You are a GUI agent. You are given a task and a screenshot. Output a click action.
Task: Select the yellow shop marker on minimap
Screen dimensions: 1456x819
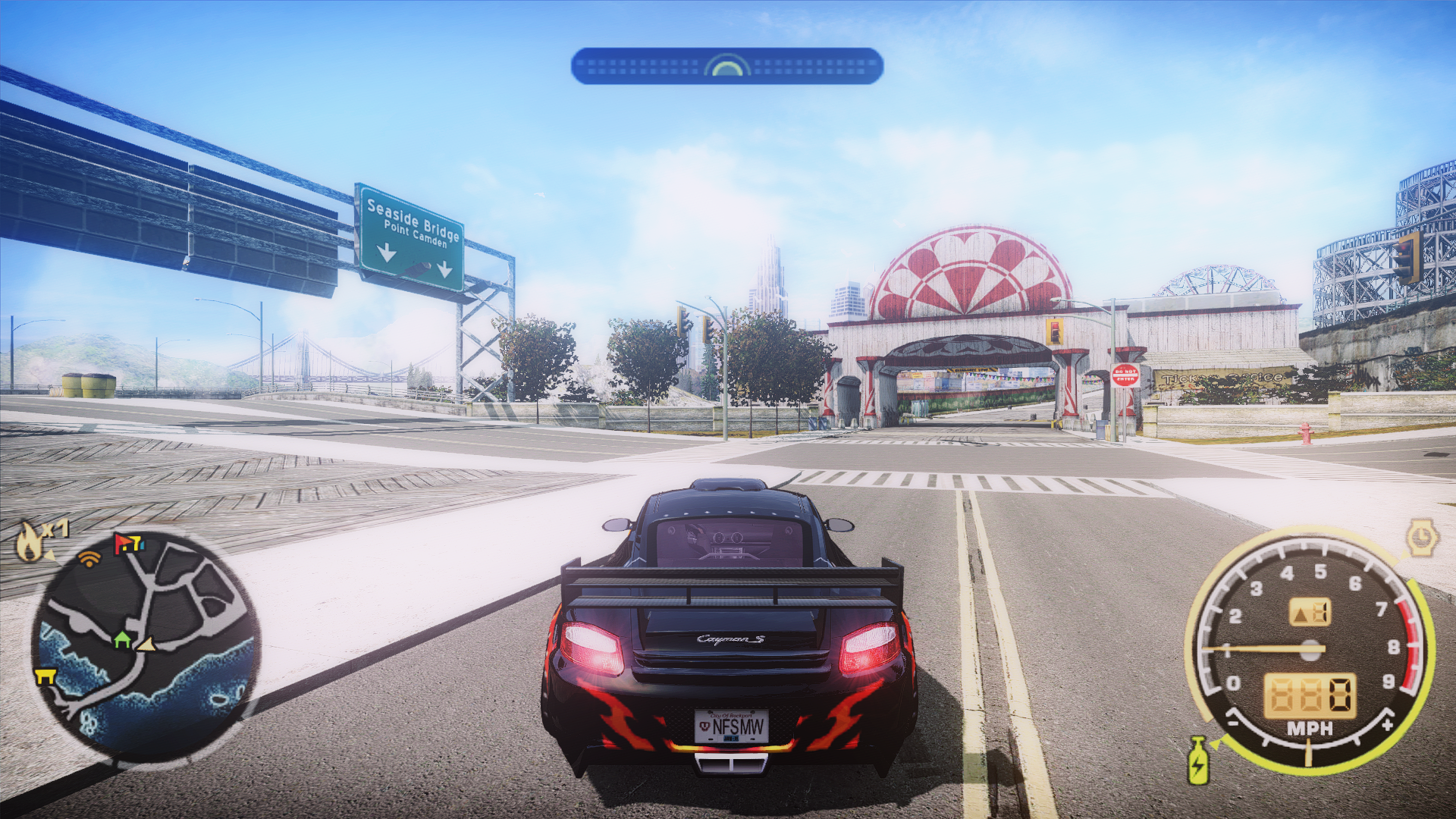(x=45, y=676)
